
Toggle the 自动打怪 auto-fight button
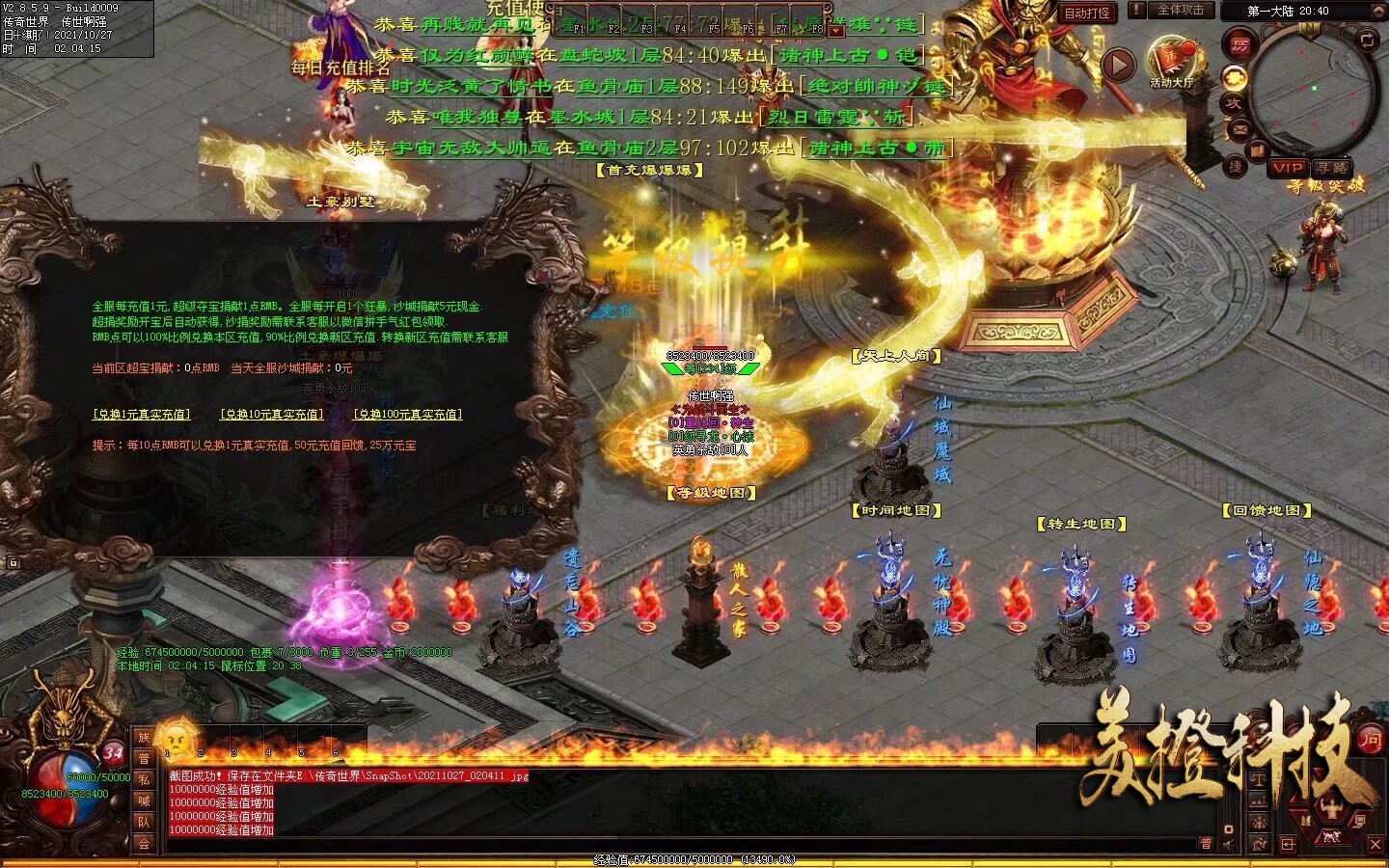[1087, 13]
